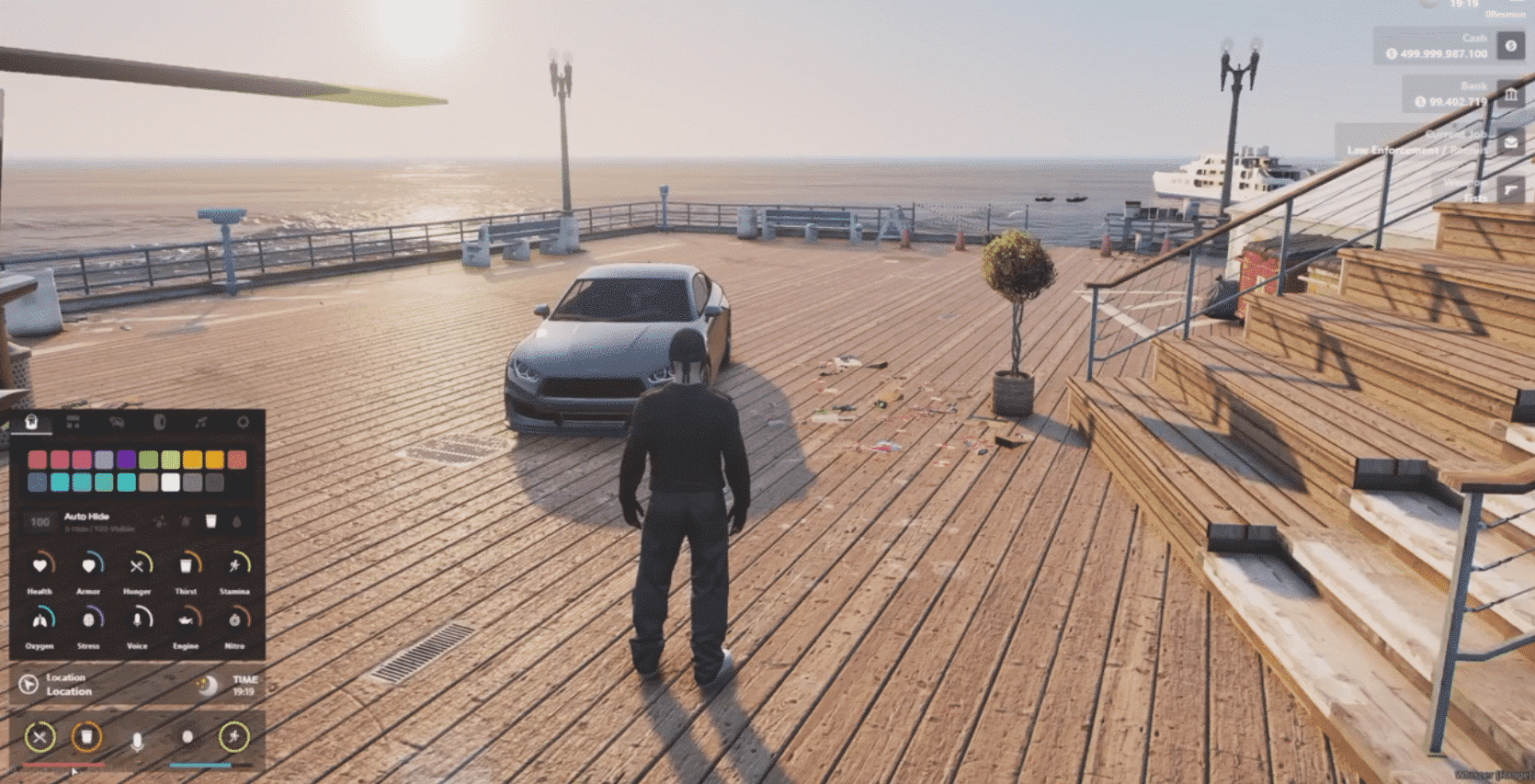Toggle the Hunger status indicator
1535x784 pixels.
137,566
